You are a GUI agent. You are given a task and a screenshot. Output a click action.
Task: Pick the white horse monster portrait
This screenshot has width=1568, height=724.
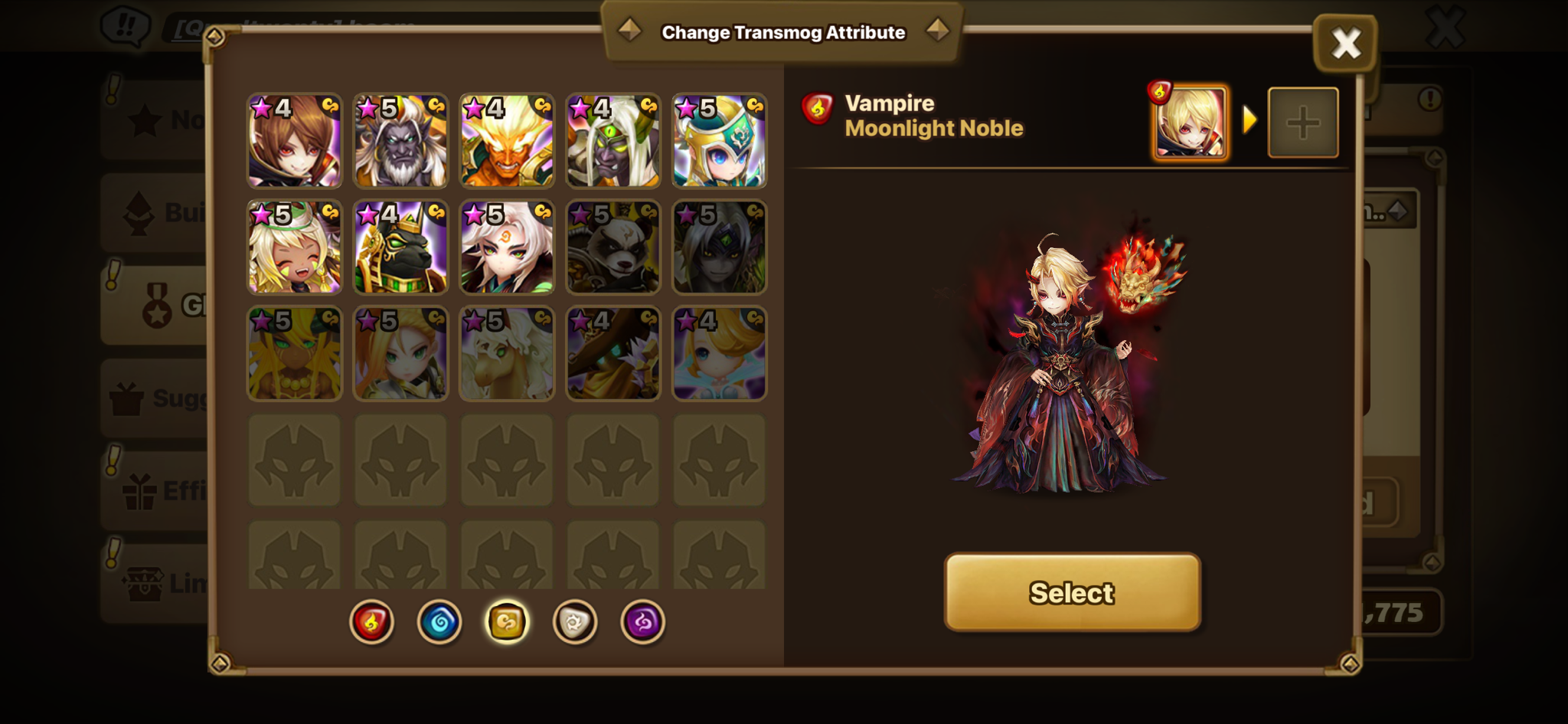point(507,354)
